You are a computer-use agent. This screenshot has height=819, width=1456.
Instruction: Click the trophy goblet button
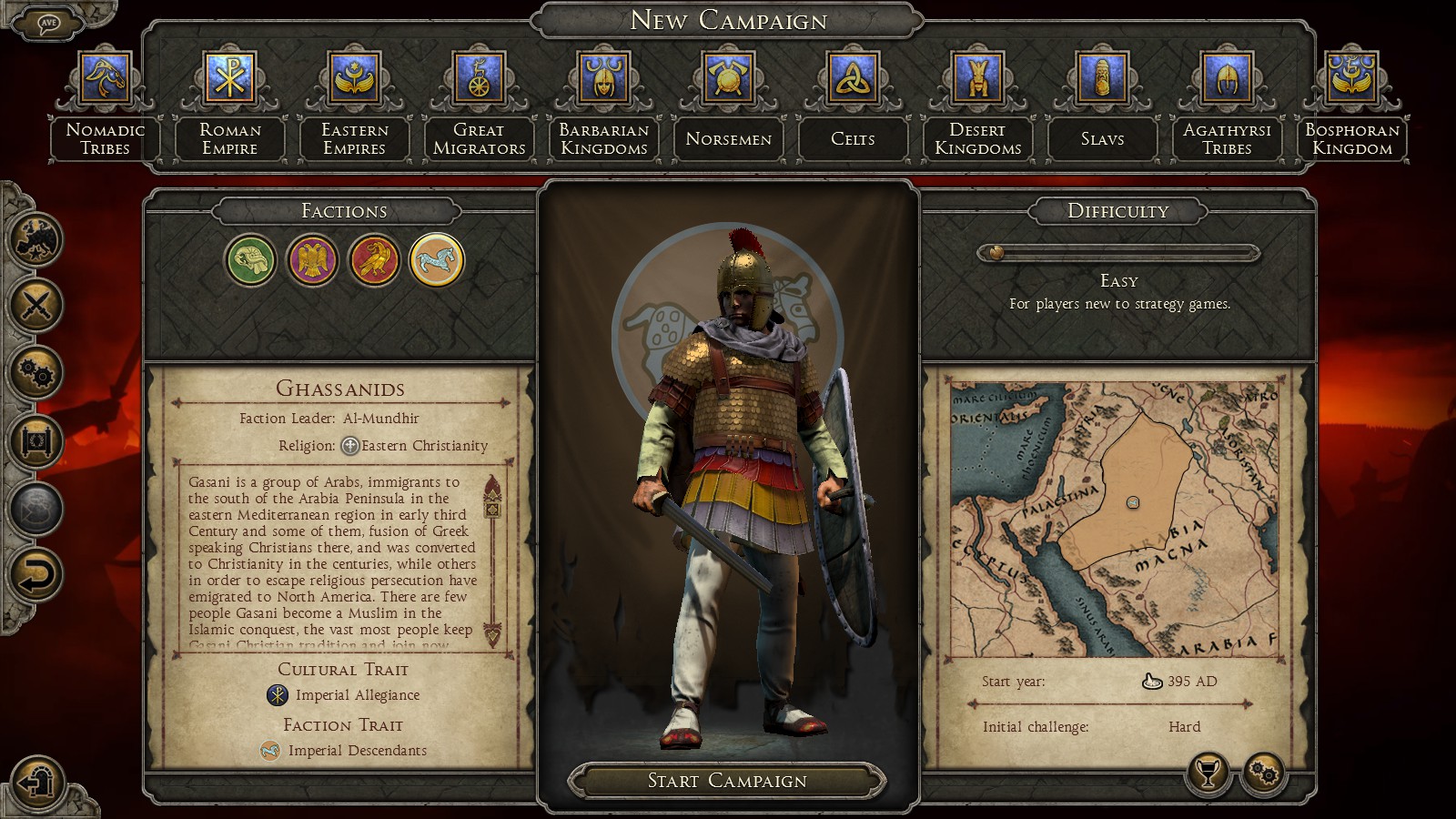pos(1208,774)
